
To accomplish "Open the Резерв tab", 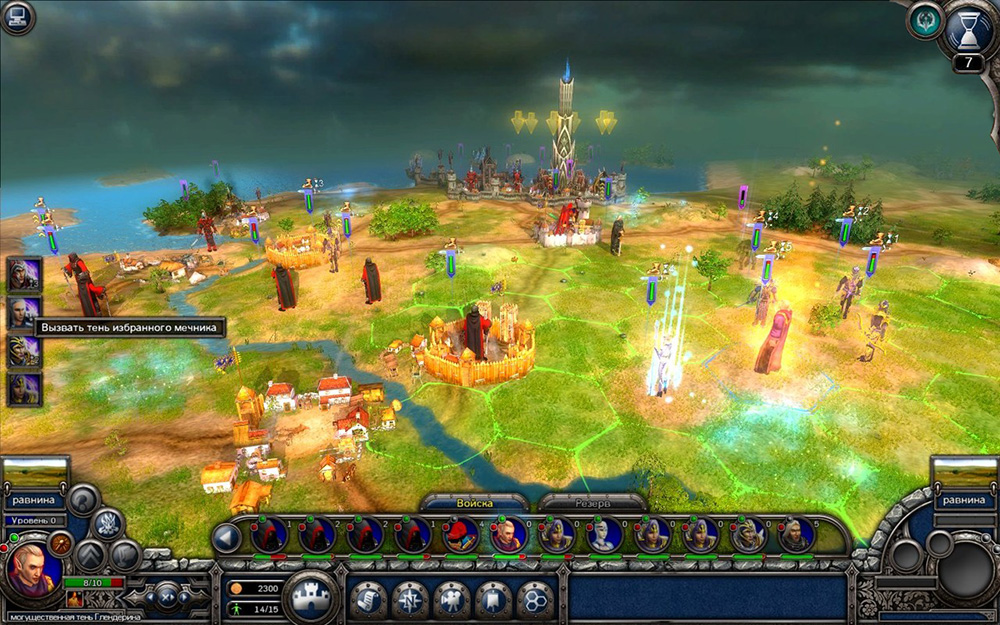I will (591, 503).
